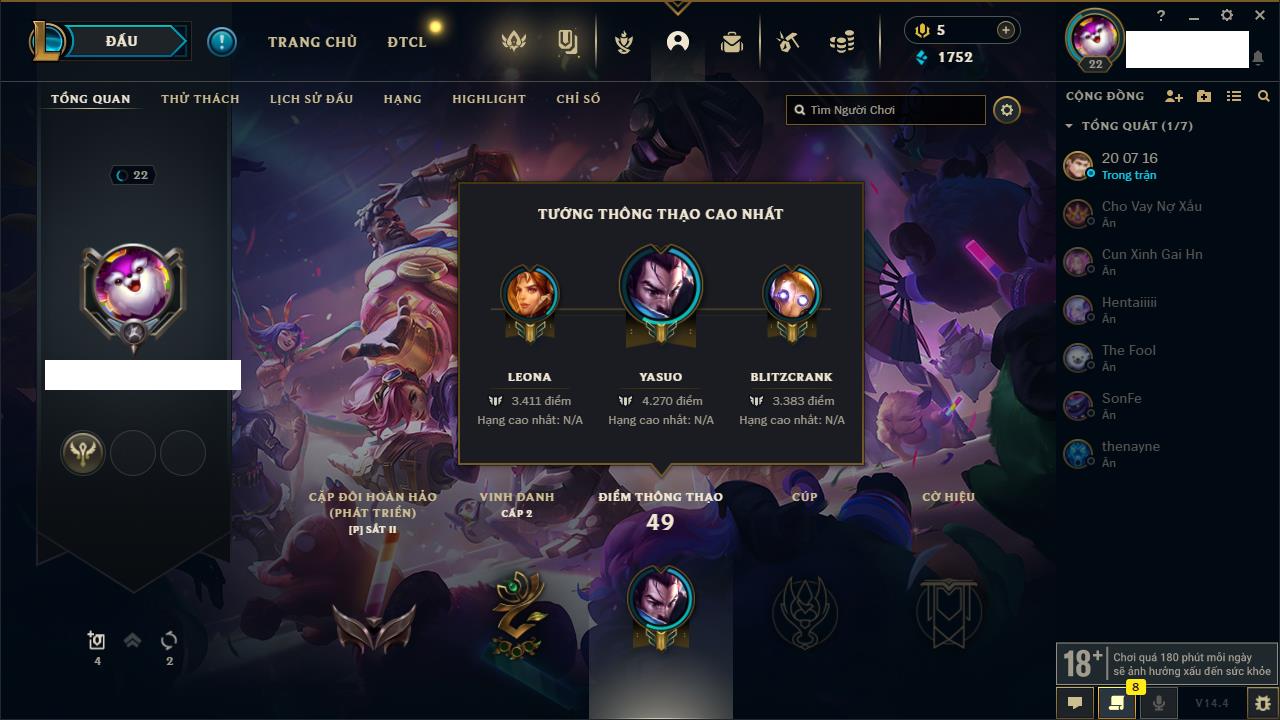Open the chat bubble button
Screen dimensions: 1280x720
click(1075, 703)
